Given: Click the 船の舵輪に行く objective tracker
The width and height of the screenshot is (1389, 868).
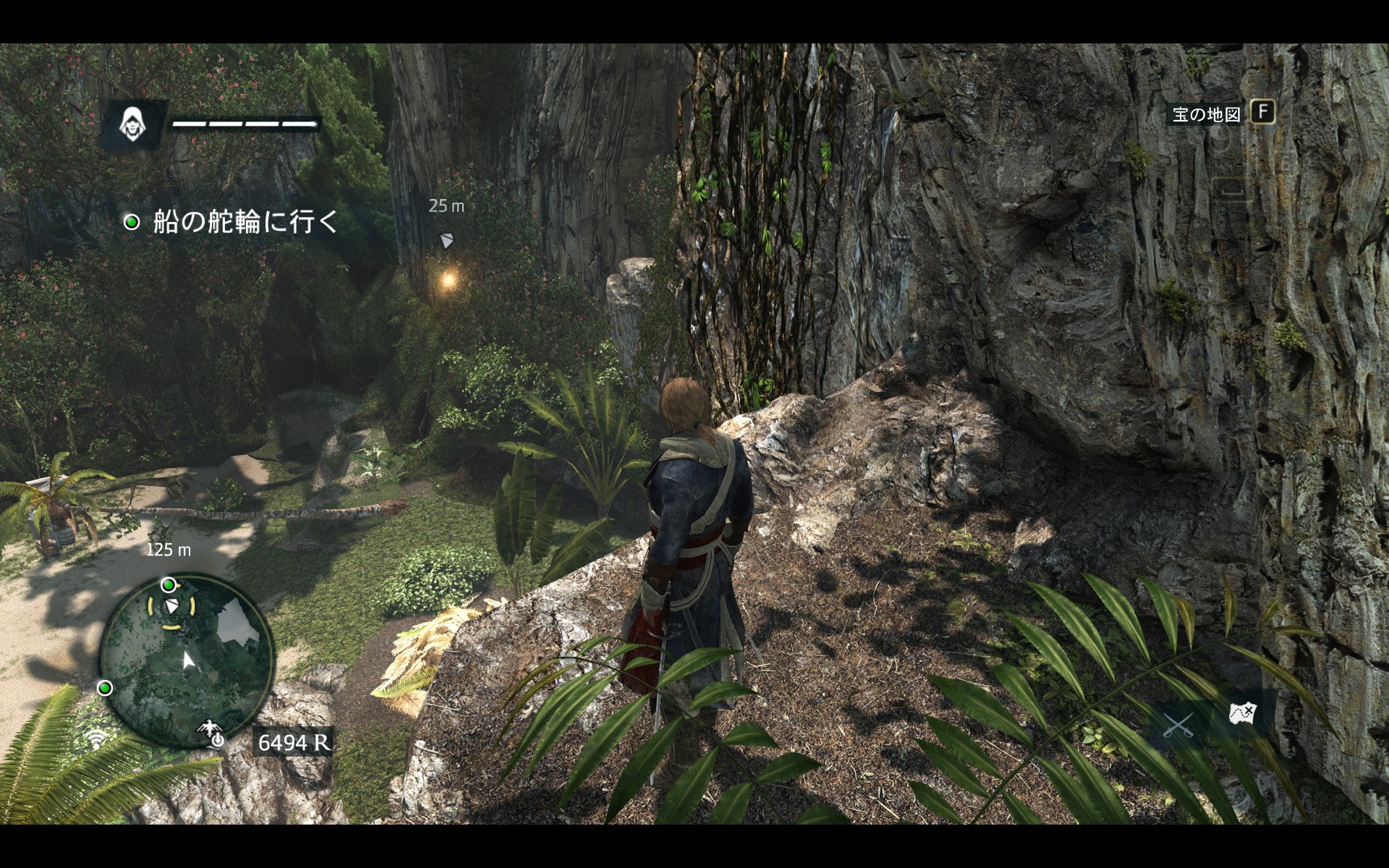Looking at the screenshot, I should pos(234,222).
